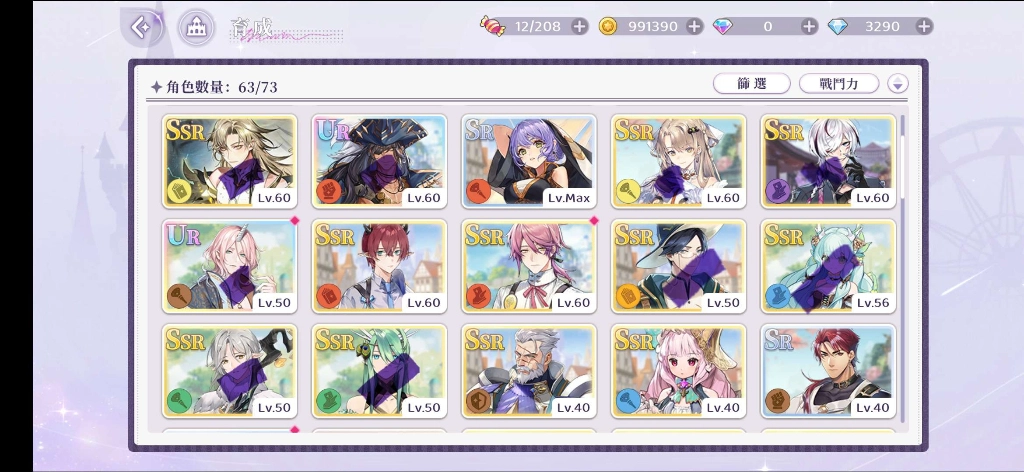The width and height of the screenshot is (1024, 472).
Task: Select the UR pirate hat character card
Action: [x=379, y=160]
